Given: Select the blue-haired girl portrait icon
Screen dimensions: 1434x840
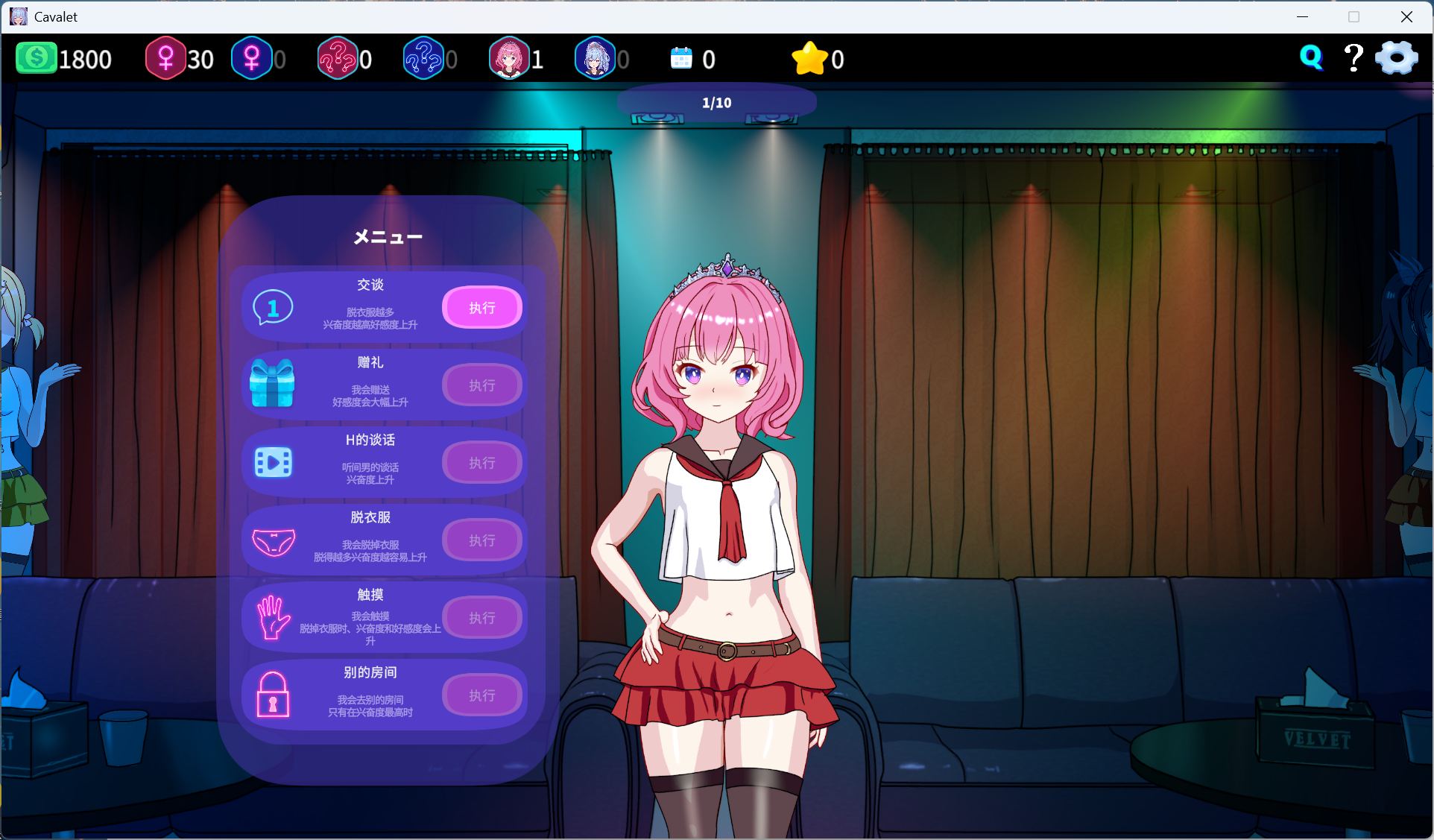Looking at the screenshot, I should coord(595,57).
